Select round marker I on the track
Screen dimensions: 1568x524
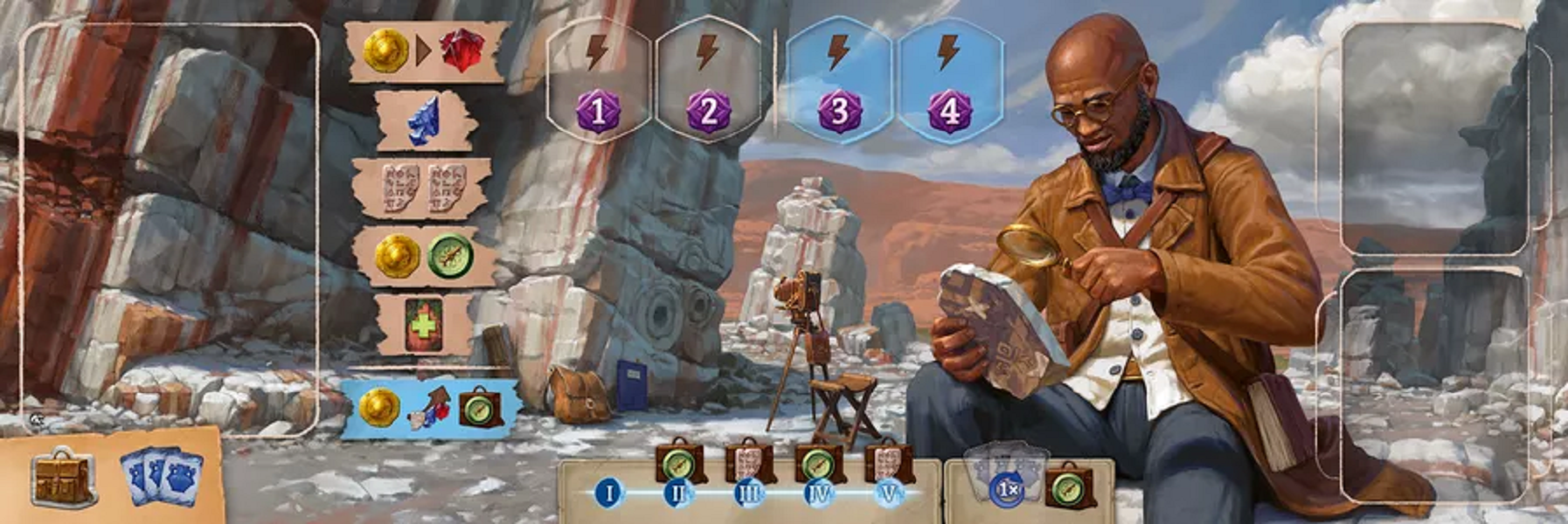pyautogui.click(x=609, y=493)
